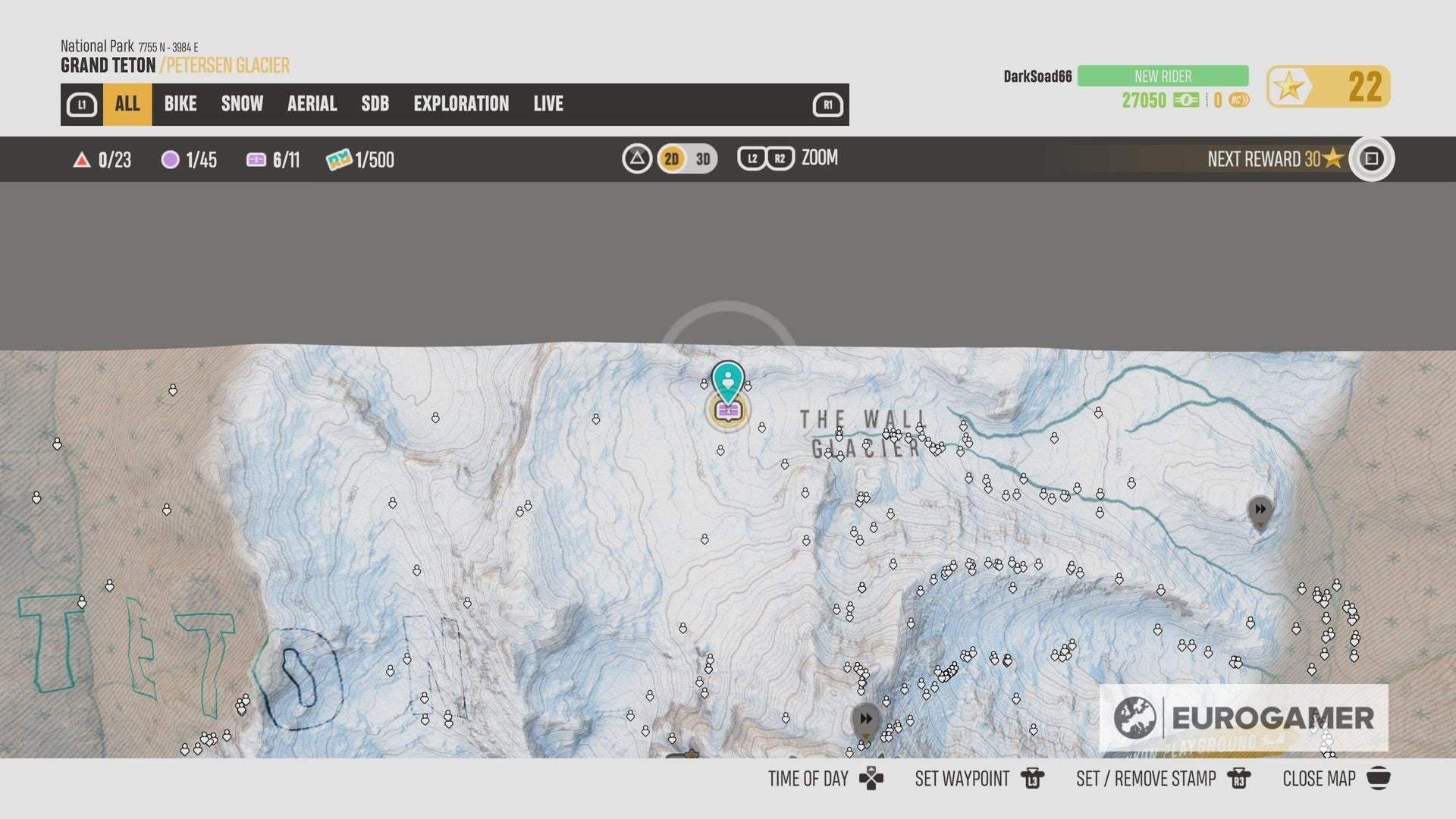Click Close Map in the corner
The height and width of the screenshot is (819, 1456).
(1318, 778)
